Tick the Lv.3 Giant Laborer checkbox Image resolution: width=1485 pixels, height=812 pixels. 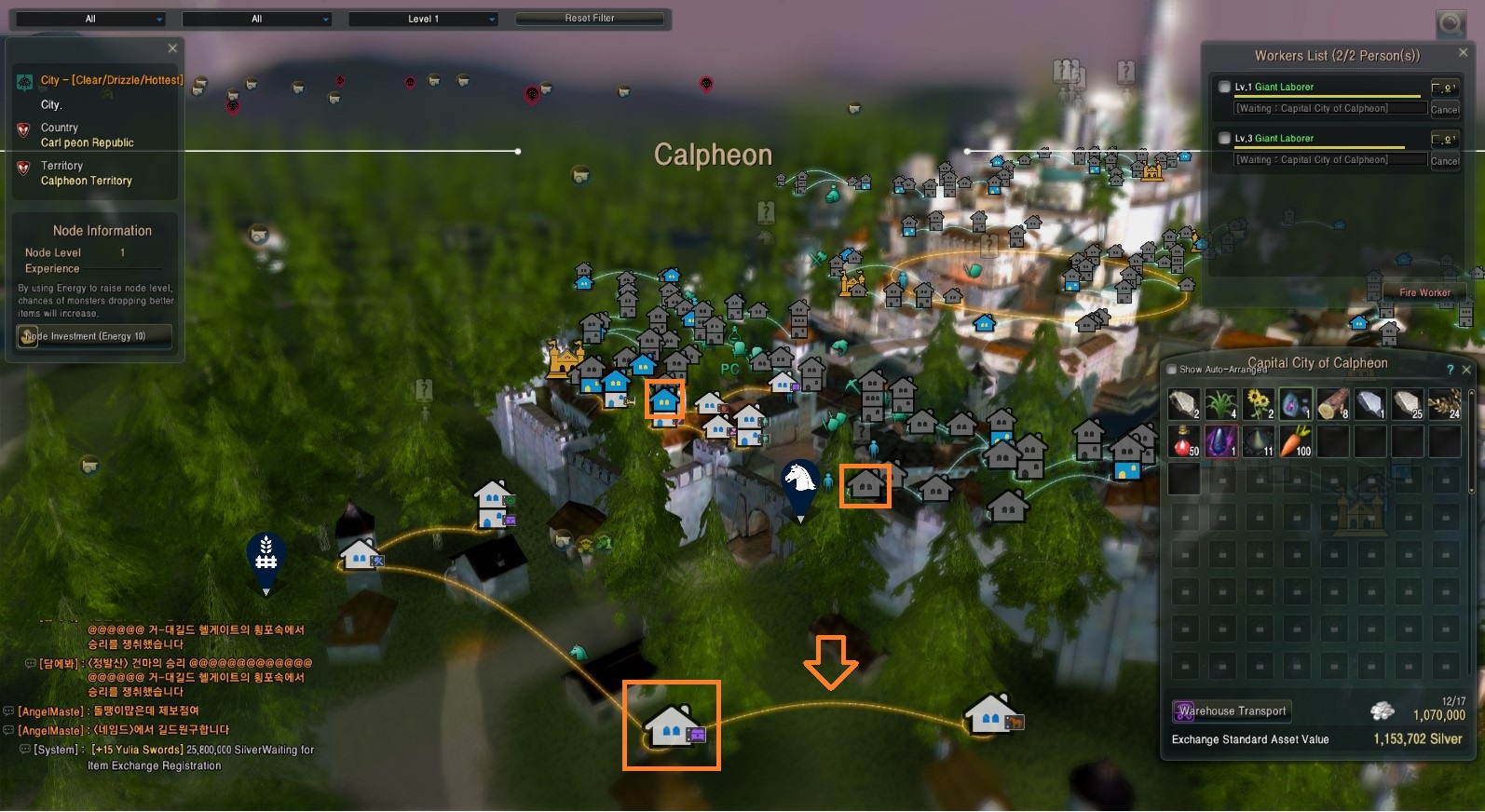1224,139
